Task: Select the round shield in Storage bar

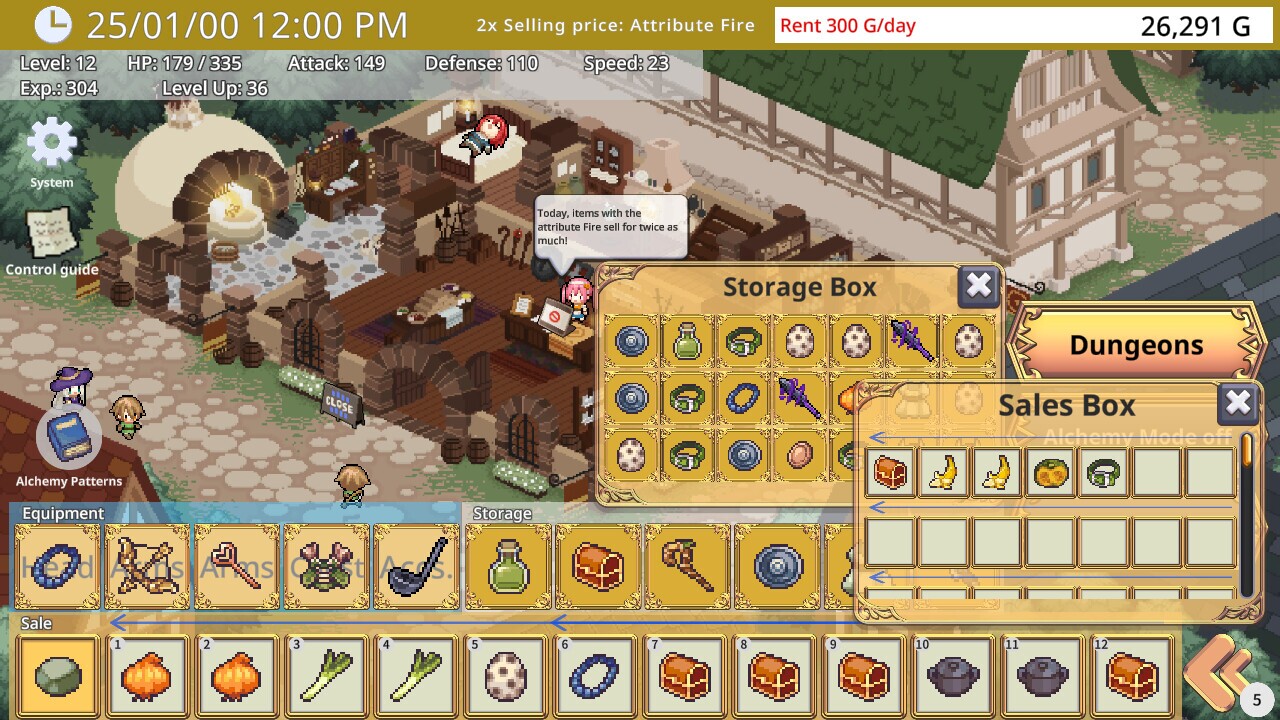Action: tap(778, 567)
